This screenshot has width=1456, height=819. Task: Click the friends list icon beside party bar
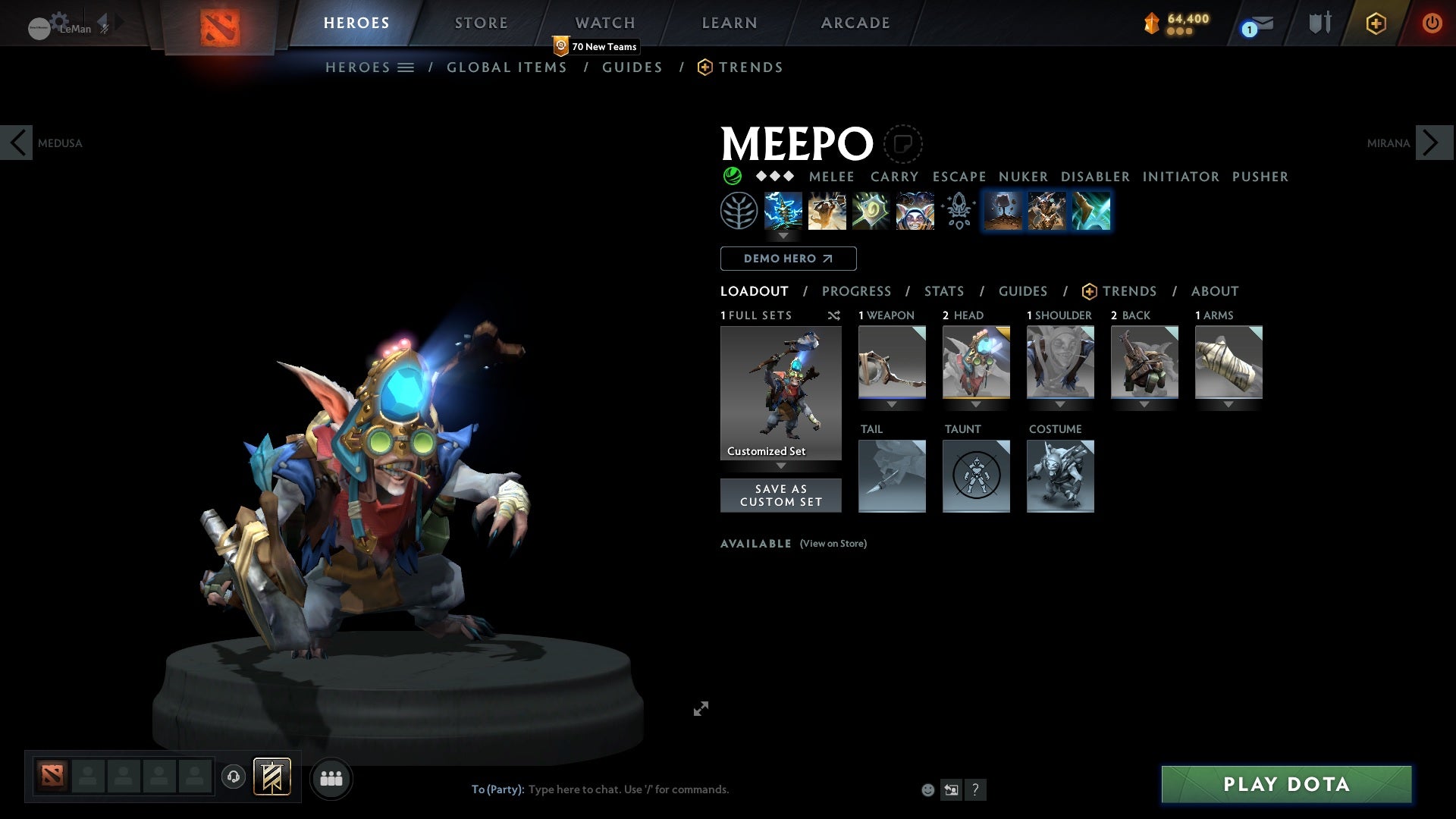(x=331, y=778)
